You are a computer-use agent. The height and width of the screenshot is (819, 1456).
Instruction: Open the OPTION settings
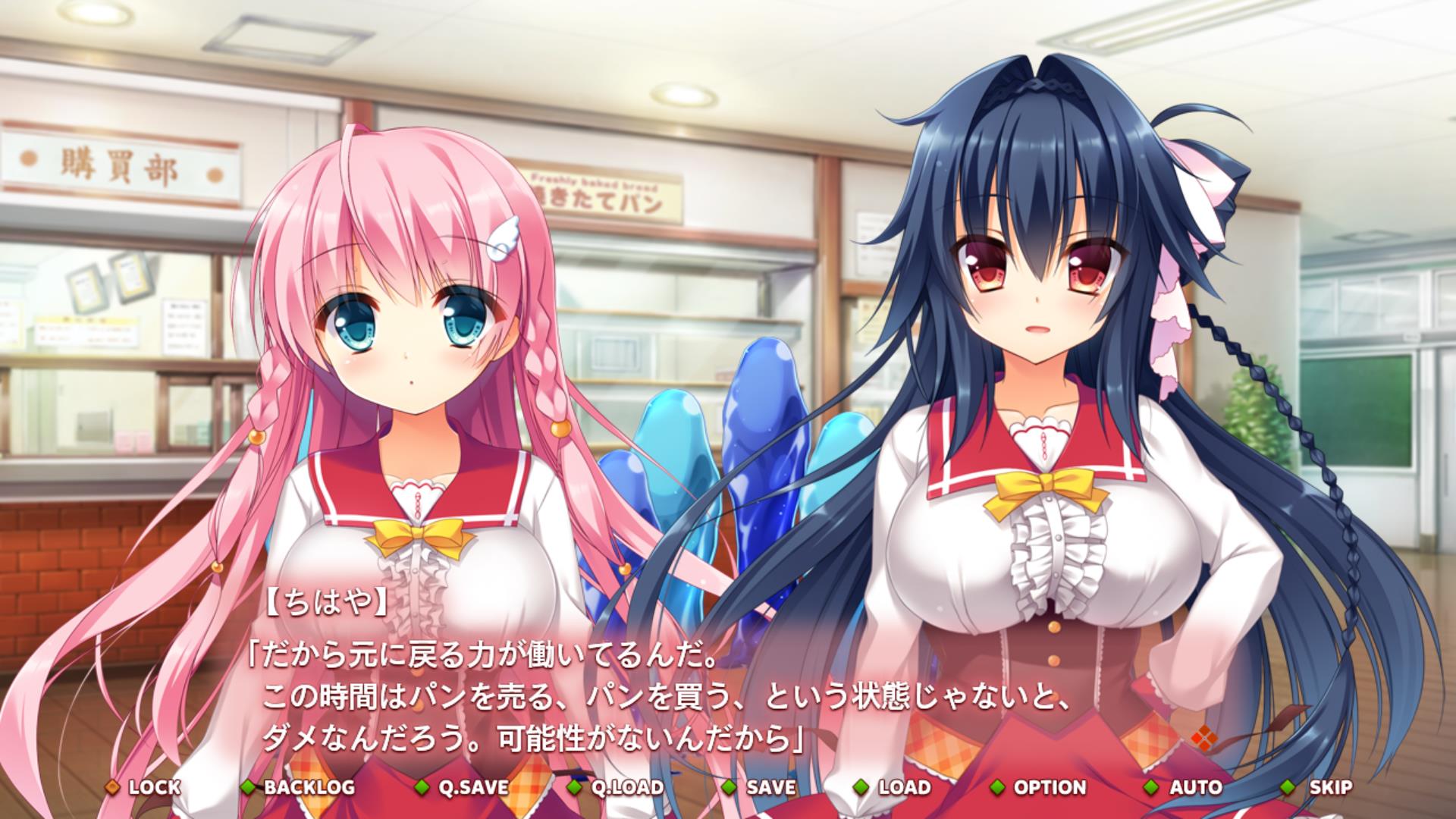click(1040, 787)
